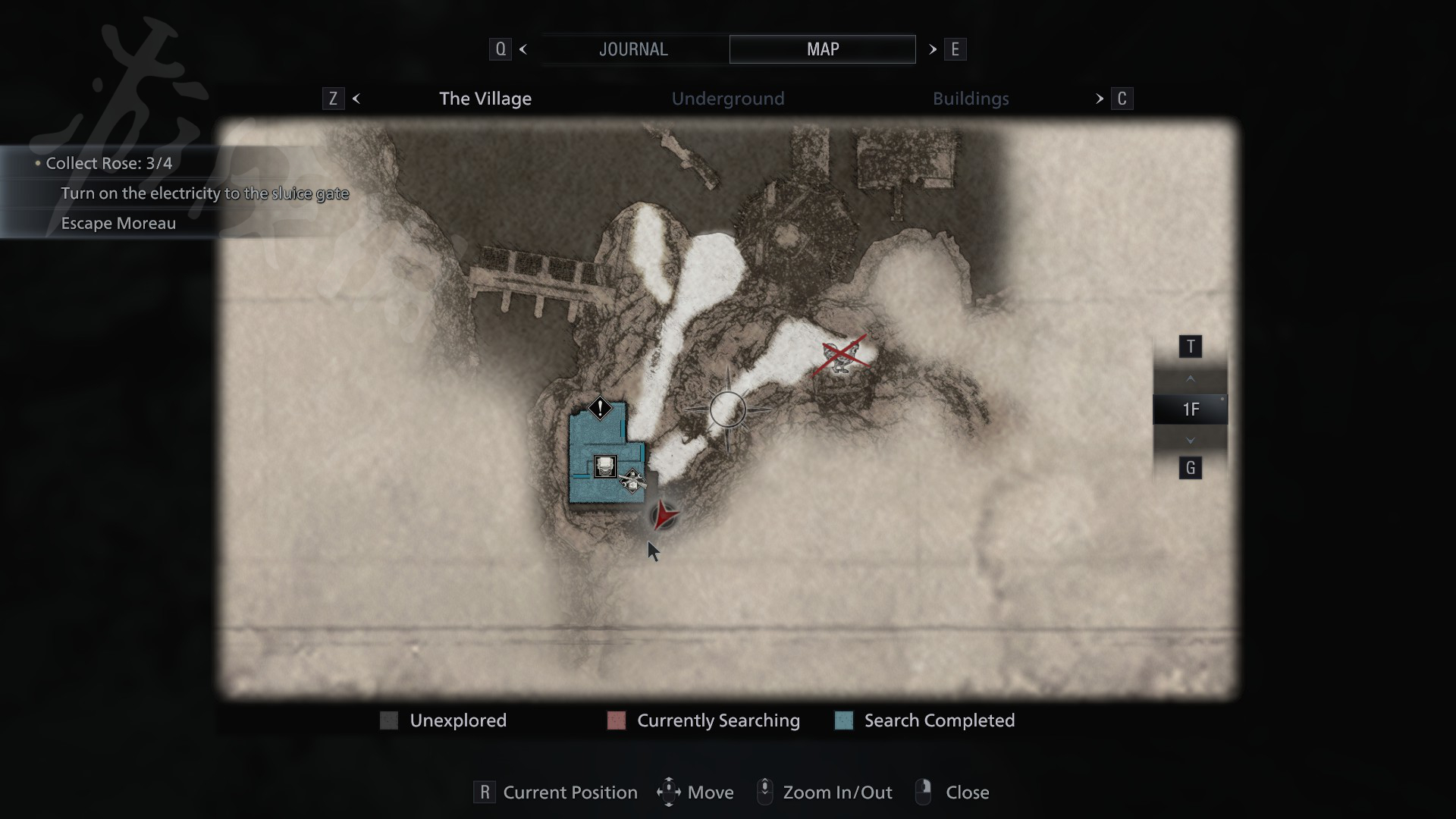Click the Search Completed legend entry
The image size is (1456, 819).
[x=939, y=720]
